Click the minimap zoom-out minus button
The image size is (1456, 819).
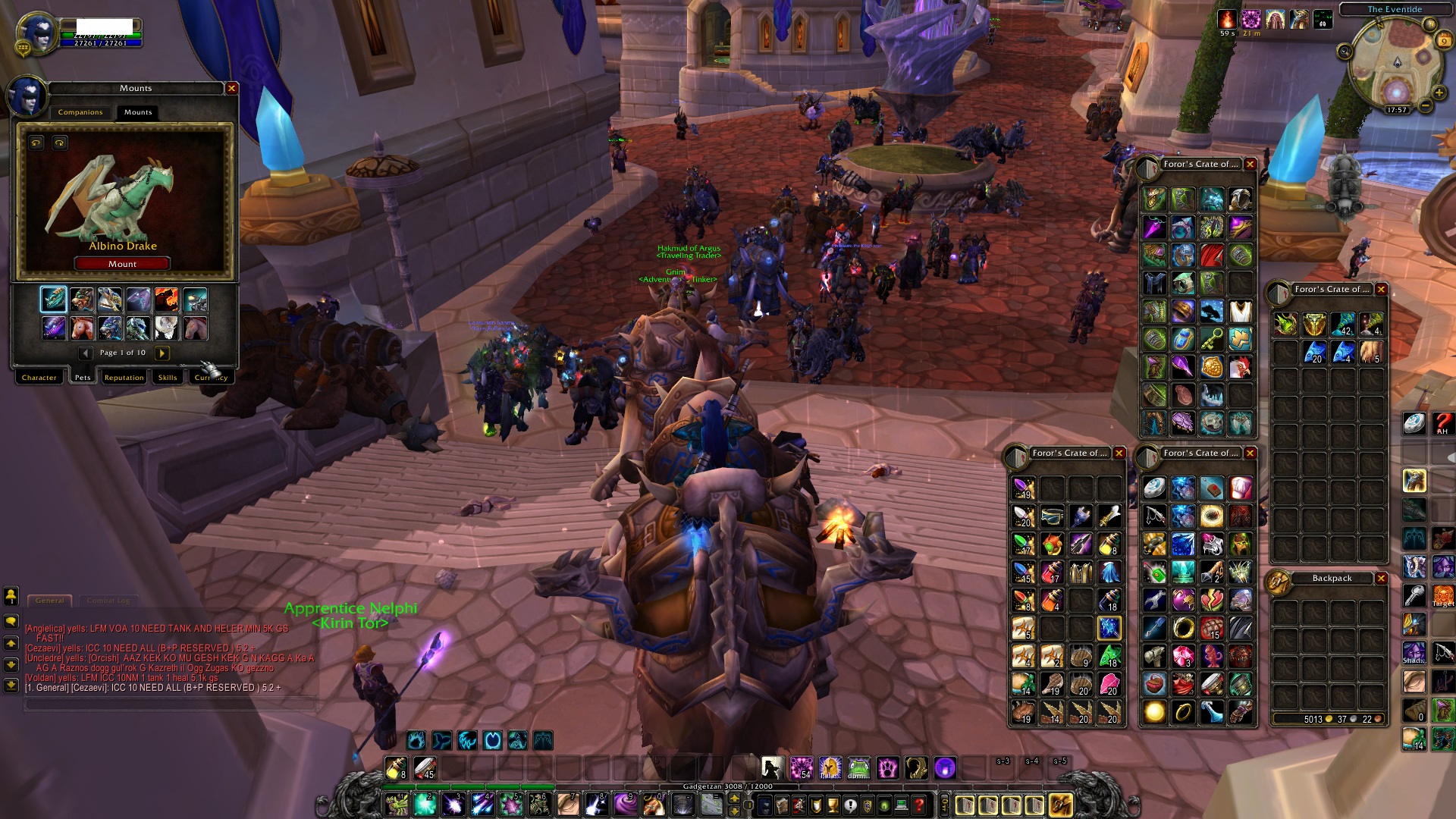(x=1426, y=106)
